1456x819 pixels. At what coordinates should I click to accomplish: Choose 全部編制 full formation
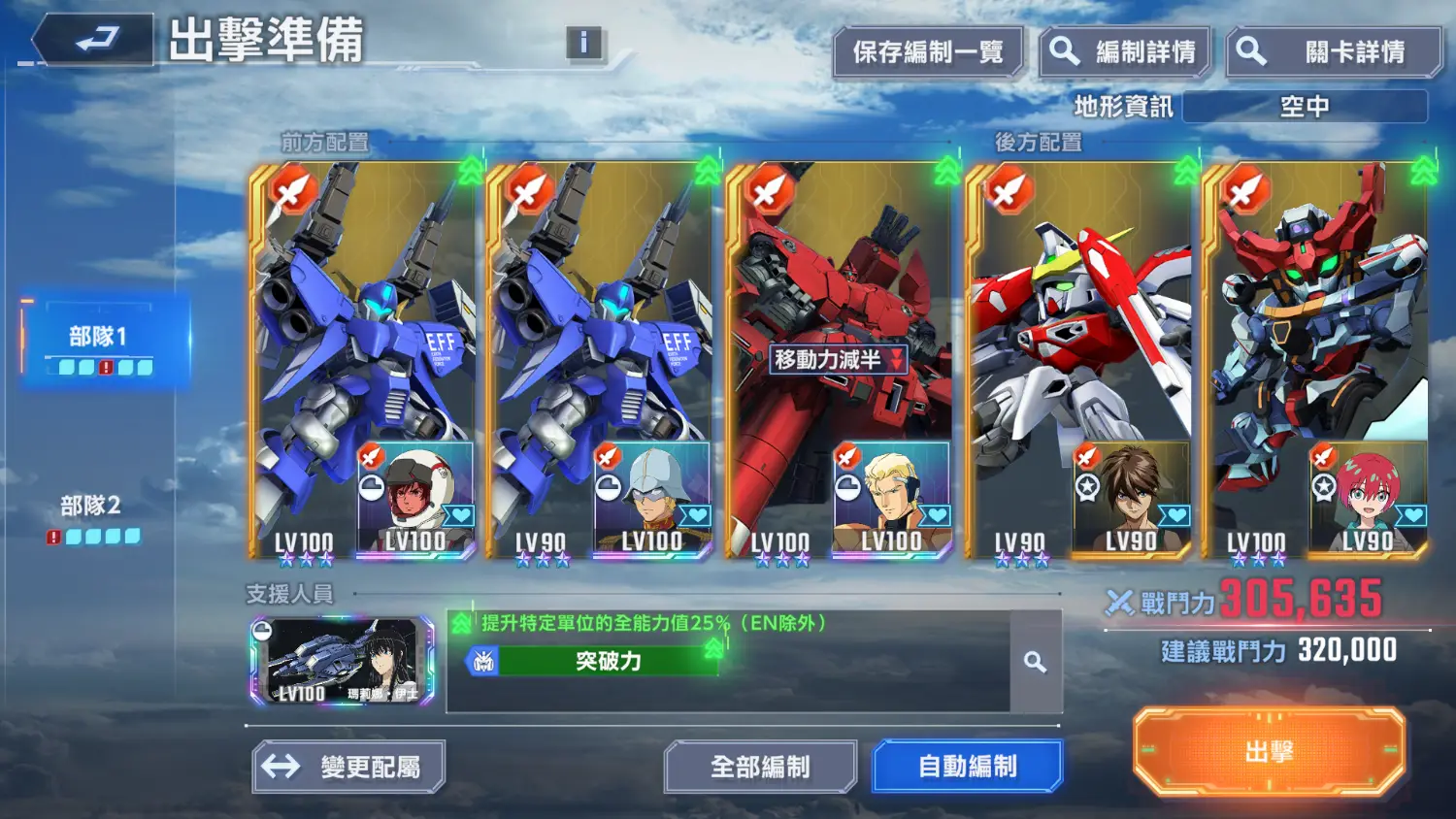(x=760, y=767)
